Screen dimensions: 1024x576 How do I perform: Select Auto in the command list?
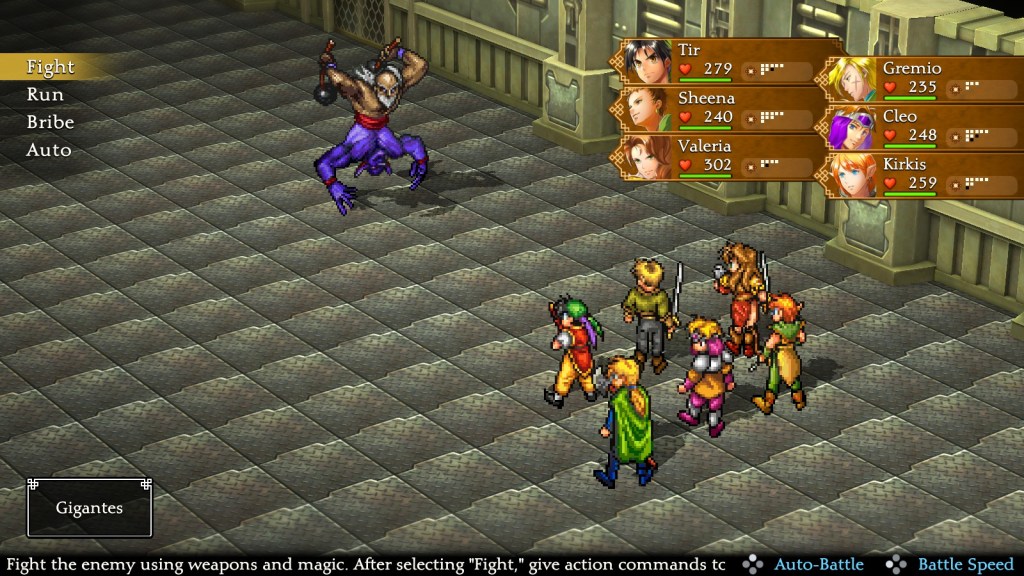pos(49,150)
